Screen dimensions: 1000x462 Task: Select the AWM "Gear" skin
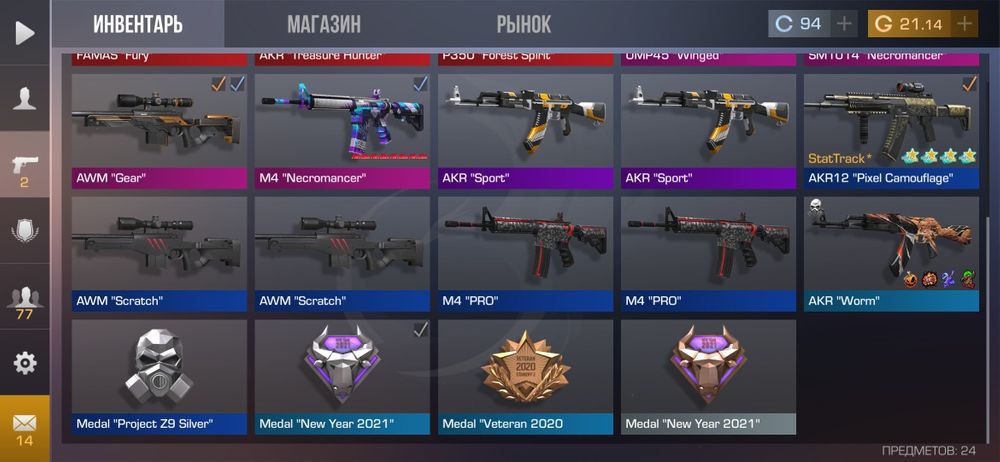coord(159,130)
